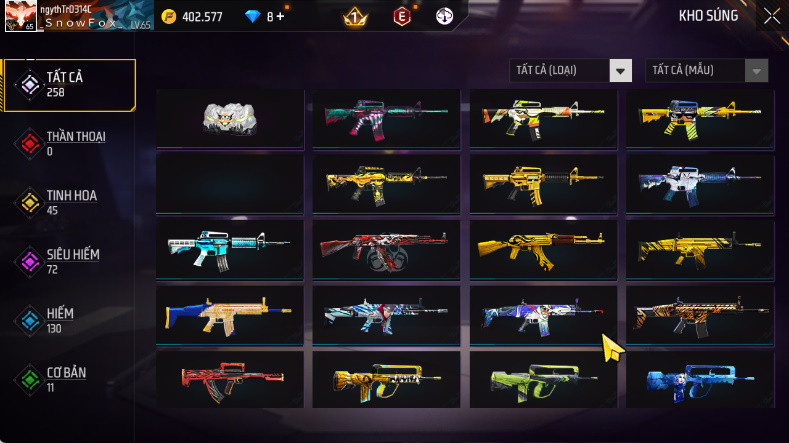The height and width of the screenshot is (443, 789).
Task: Click the gold coin balance
Action: click(197, 16)
